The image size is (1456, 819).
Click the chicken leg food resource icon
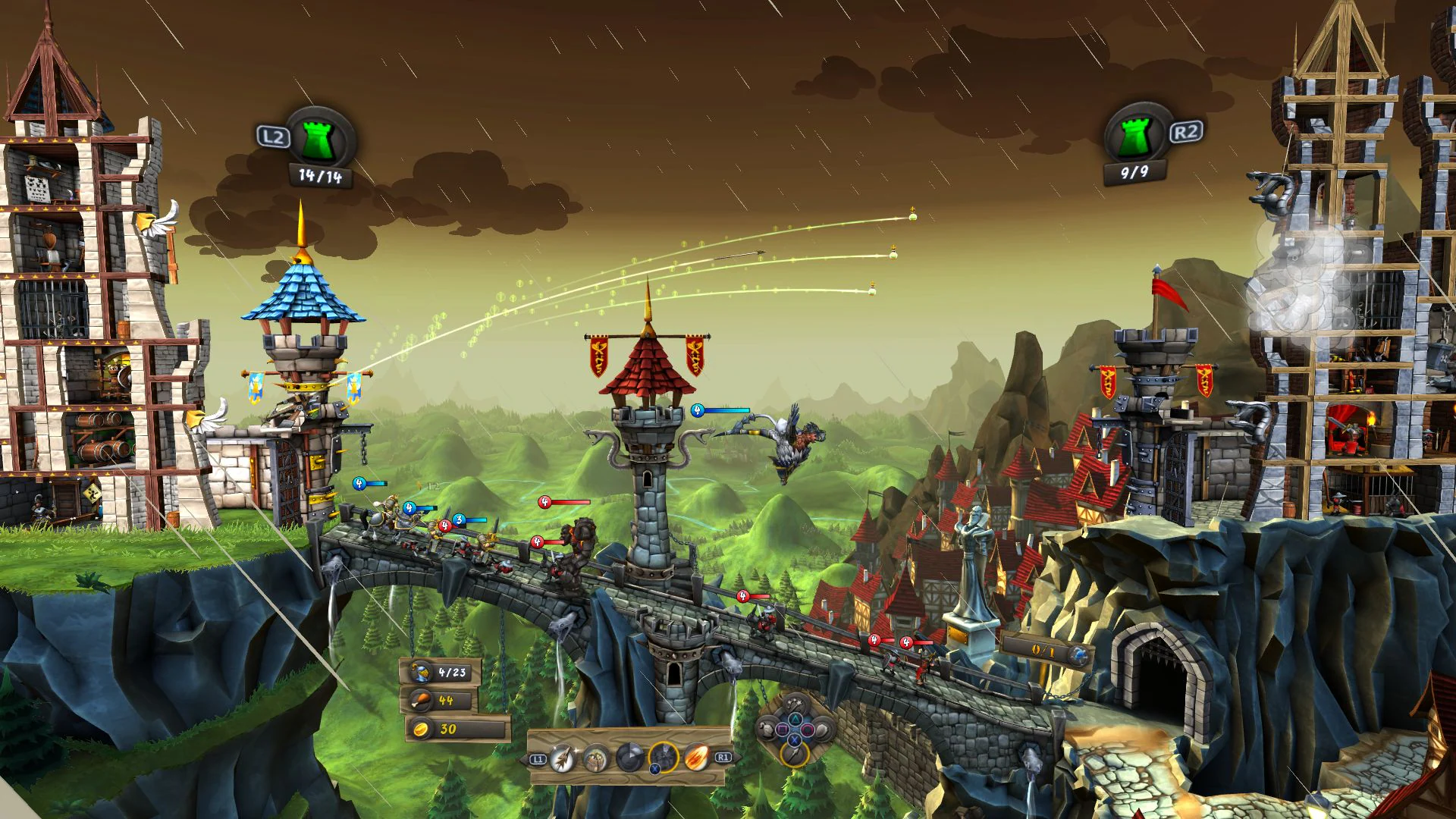click(x=420, y=700)
